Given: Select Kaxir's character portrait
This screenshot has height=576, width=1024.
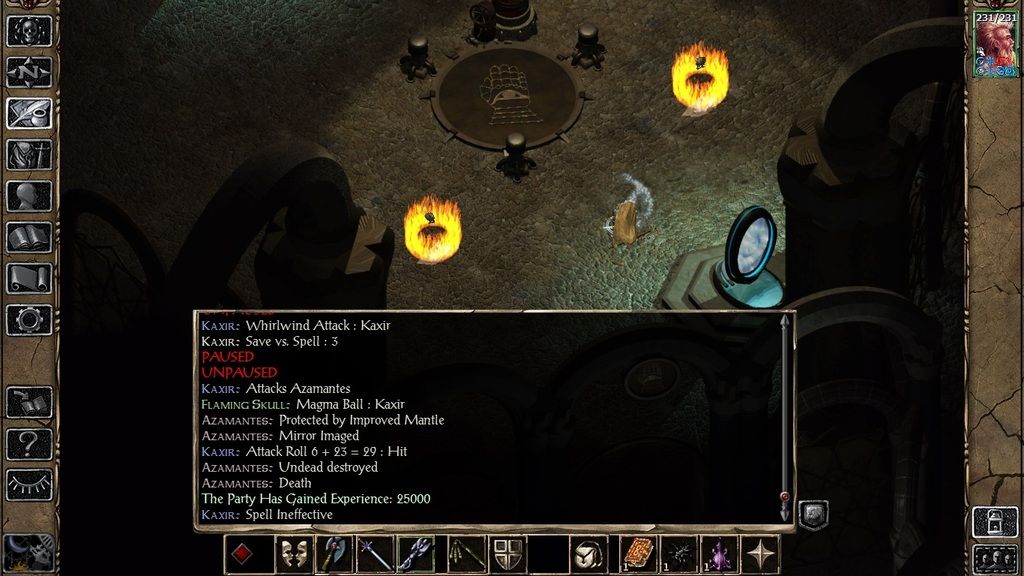Looking at the screenshot, I should [995, 47].
